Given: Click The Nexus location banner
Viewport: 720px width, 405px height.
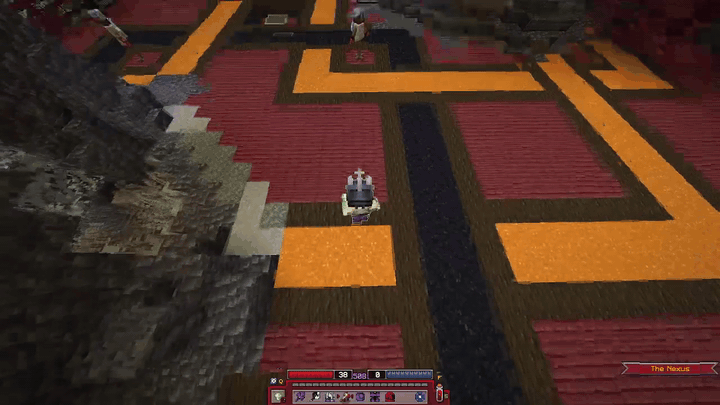Looking at the screenshot, I should 669,369.
